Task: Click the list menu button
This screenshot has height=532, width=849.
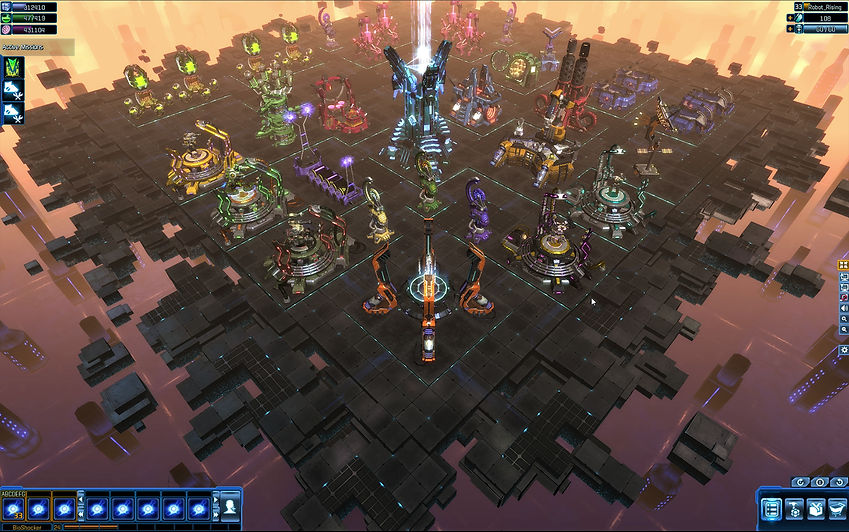Action: [x=772, y=510]
